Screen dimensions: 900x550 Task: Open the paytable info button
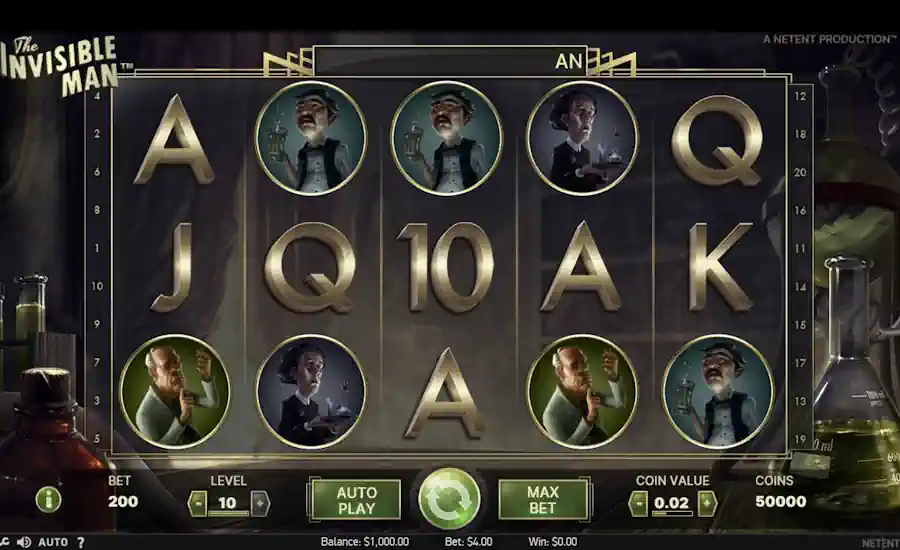(x=48, y=499)
